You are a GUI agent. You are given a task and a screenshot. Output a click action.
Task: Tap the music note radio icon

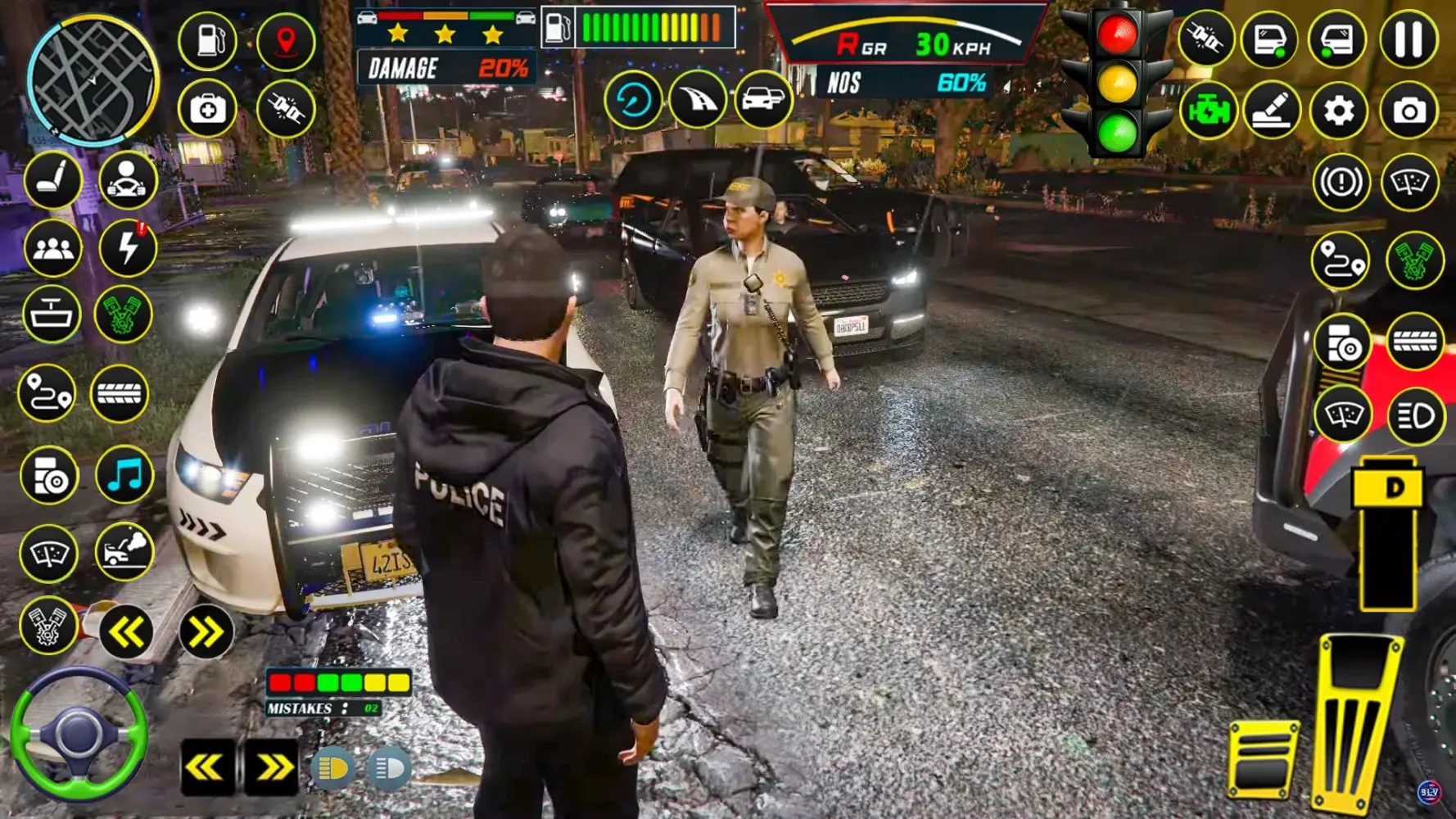click(124, 473)
